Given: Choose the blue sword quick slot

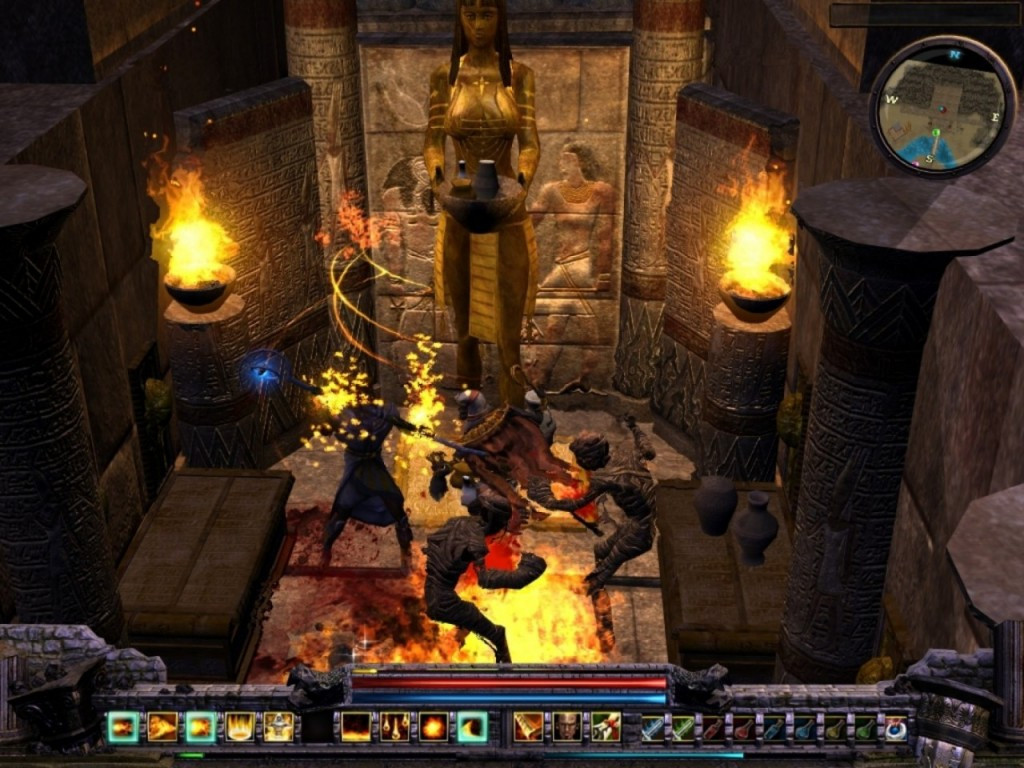Looking at the screenshot, I should pos(653,728).
